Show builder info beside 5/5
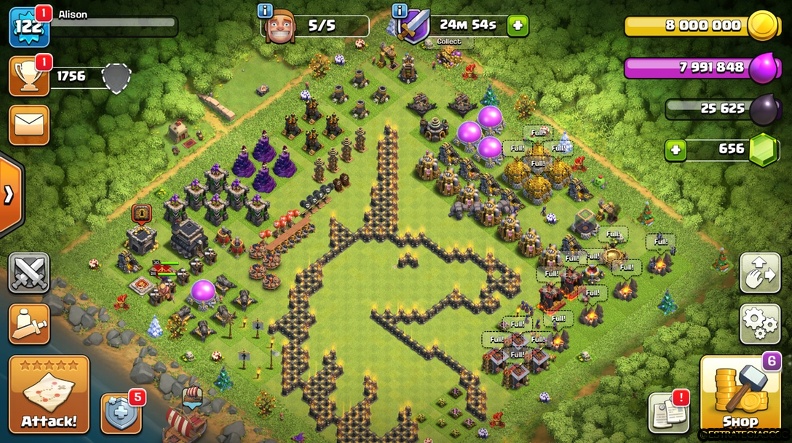The height and width of the screenshot is (443, 792). (265, 10)
